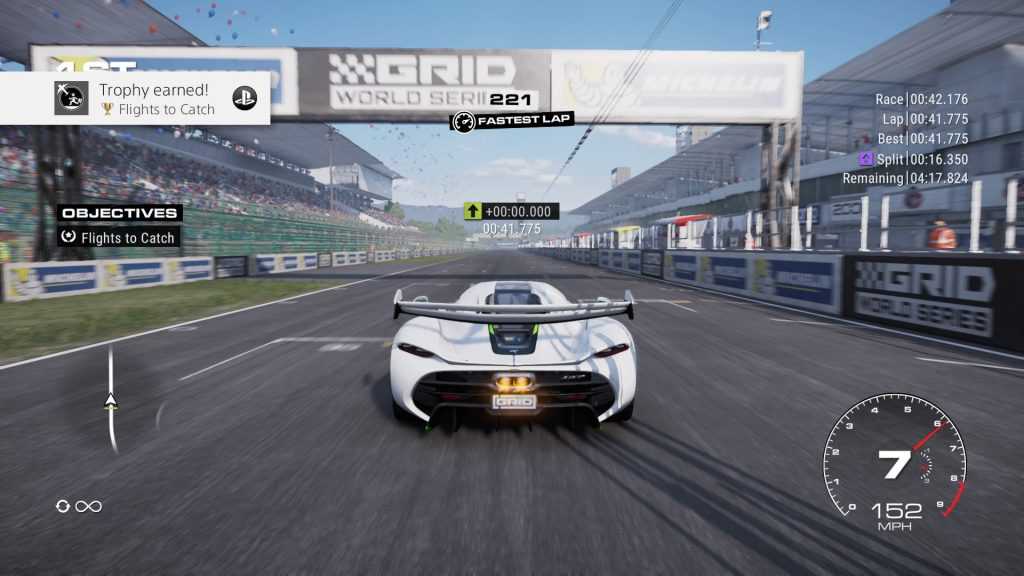Click the trophy thumbnail image
This screenshot has width=1024, height=576.
[x=71, y=98]
